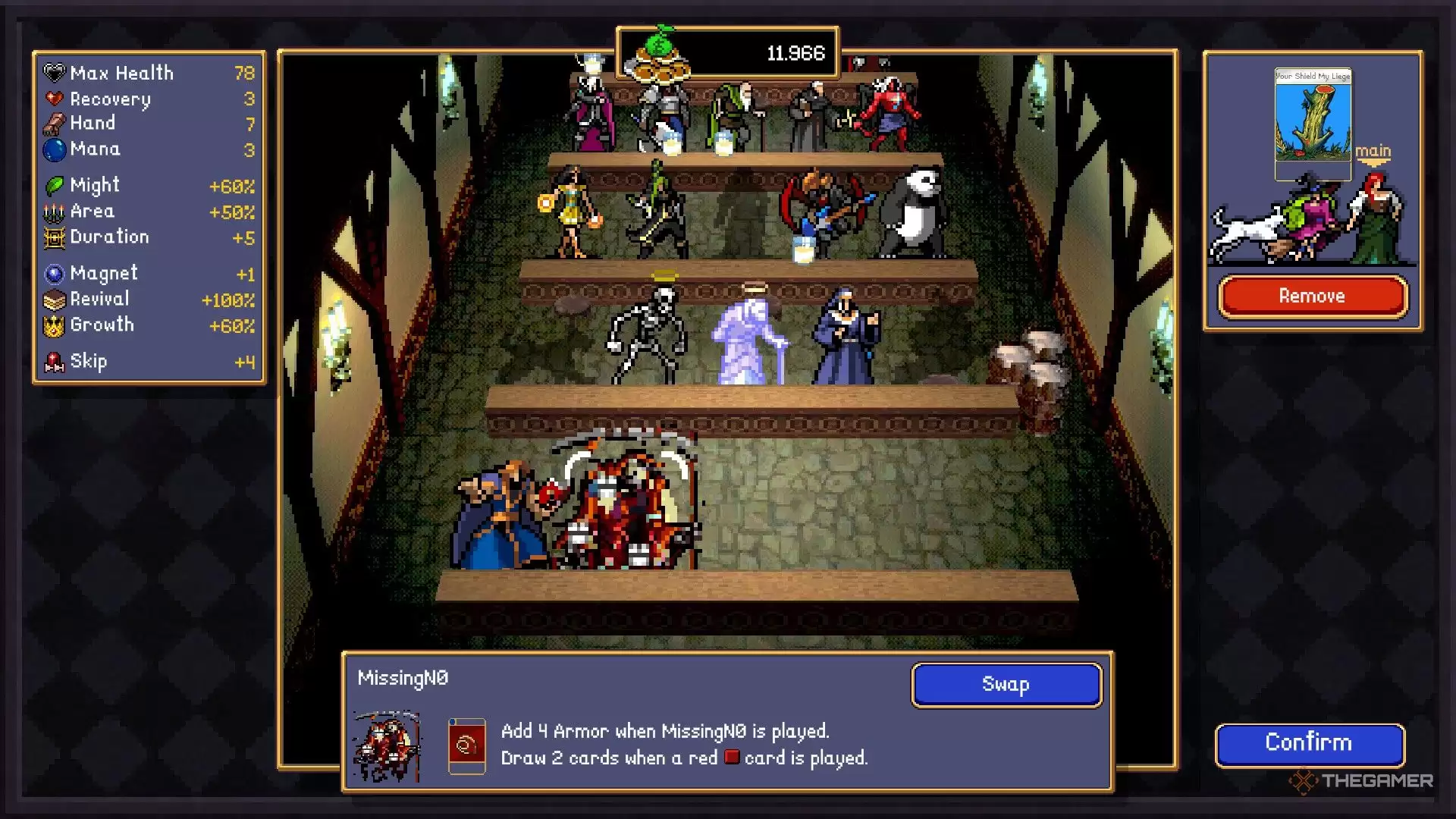Remove the main party member

[x=1312, y=297]
